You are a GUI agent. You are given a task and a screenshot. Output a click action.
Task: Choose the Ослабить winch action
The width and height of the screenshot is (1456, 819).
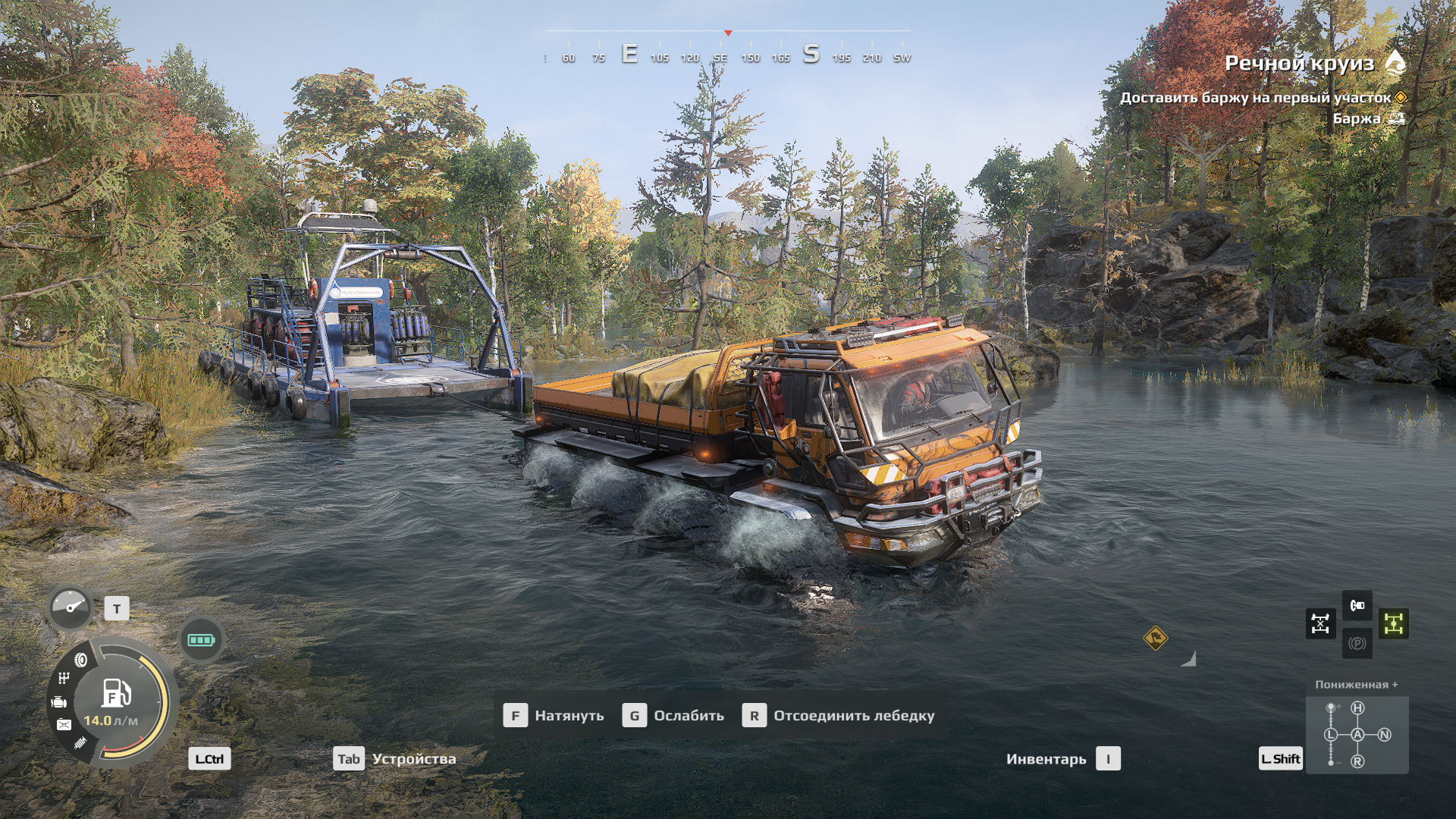(673, 715)
